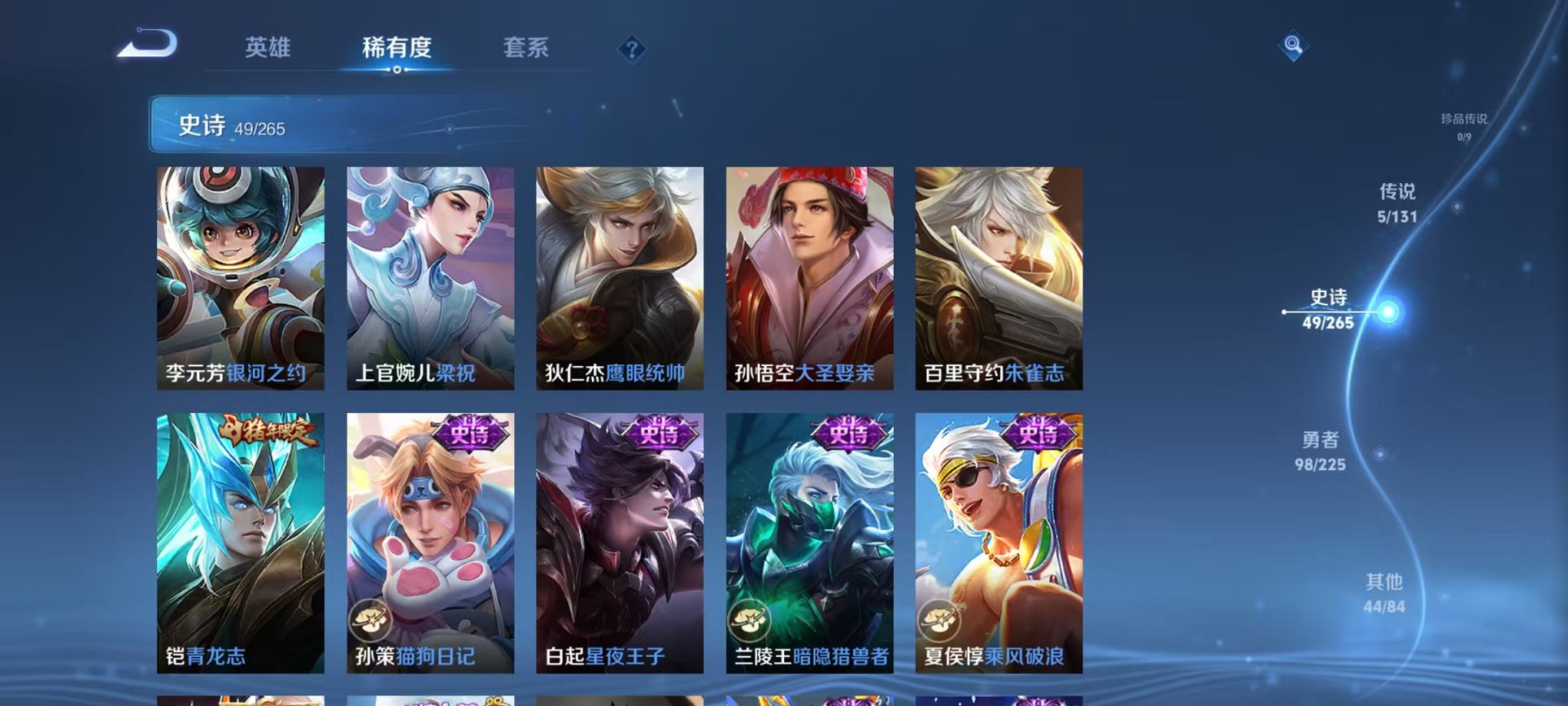This screenshot has width=1568, height=706.
Task: Open the 套系 tab
Action: [x=527, y=48]
